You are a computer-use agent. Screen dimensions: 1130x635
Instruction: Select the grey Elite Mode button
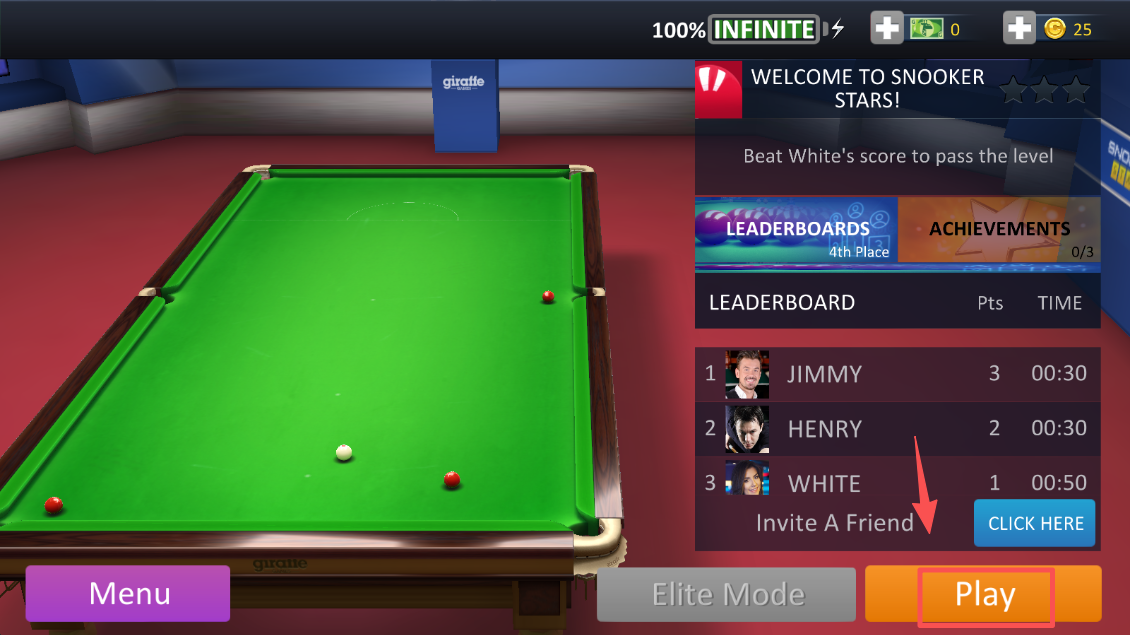coord(727,595)
